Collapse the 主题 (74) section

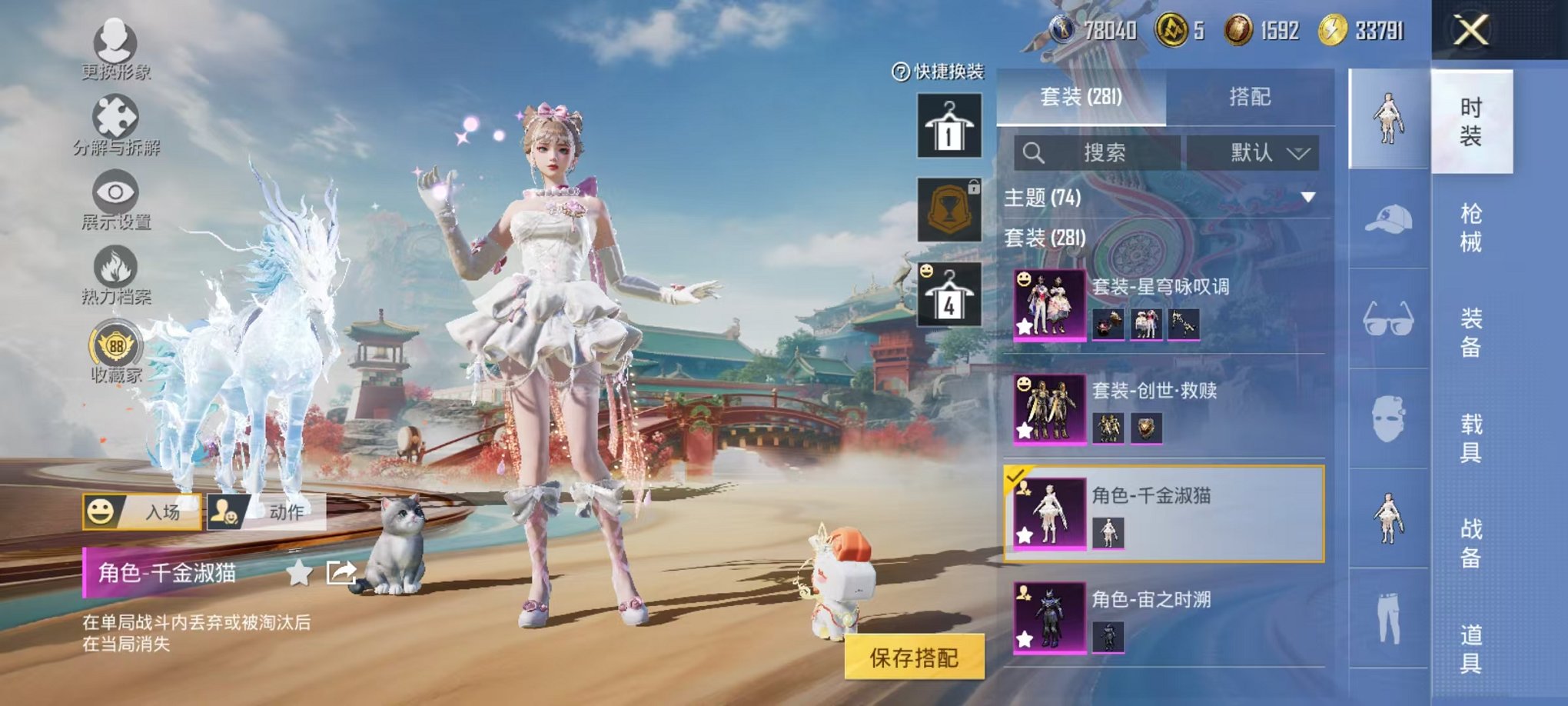coord(1307,198)
